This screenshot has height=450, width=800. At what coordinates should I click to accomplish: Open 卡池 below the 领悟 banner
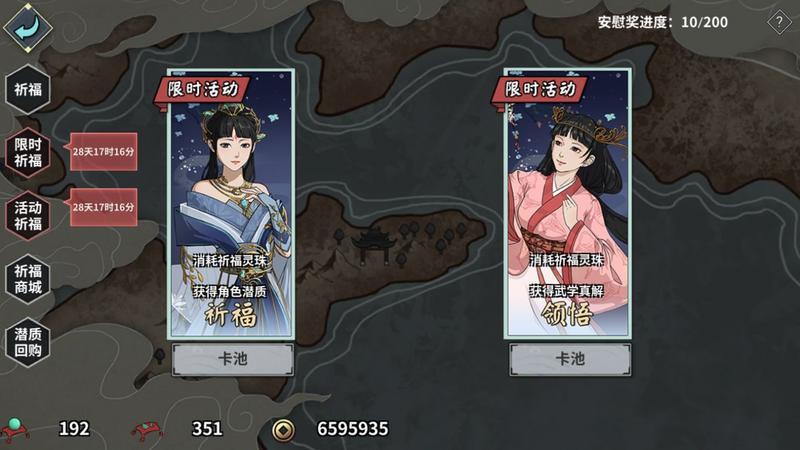[569, 360]
